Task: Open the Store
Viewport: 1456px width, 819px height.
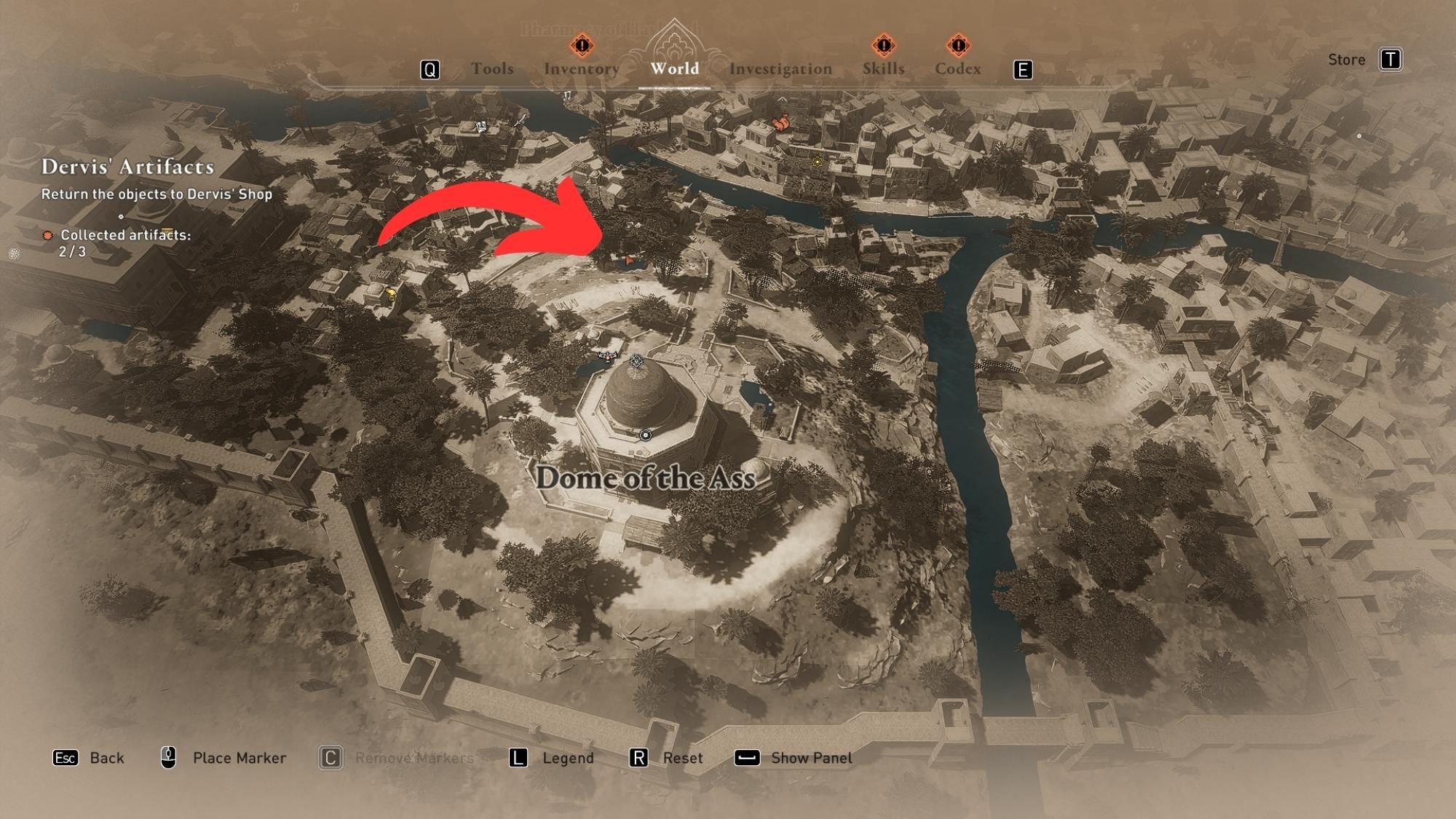Action: [x=1348, y=60]
